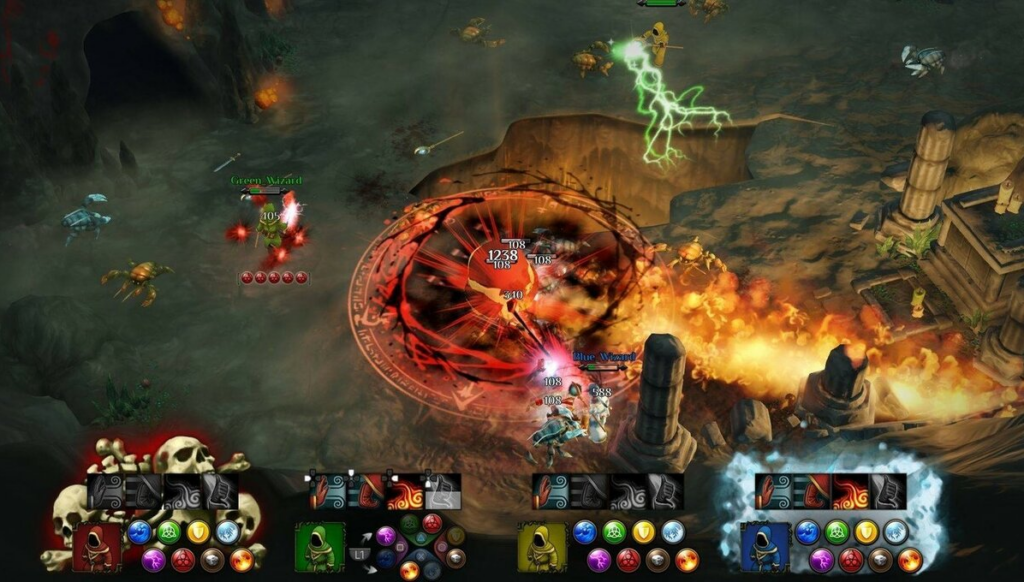The image size is (1024, 582).
Task: Choose the blue wizard's purple lightning element orb
Action: coord(822,559)
